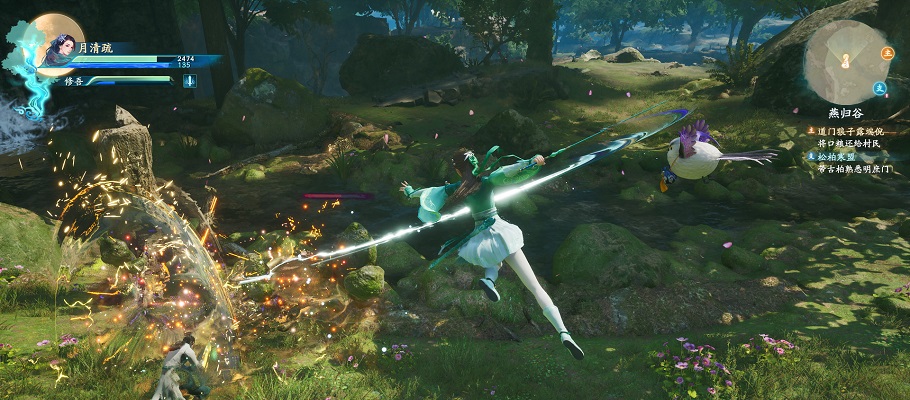Click the 燕归谷 location name label
This screenshot has width=910, height=400.
click(846, 114)
